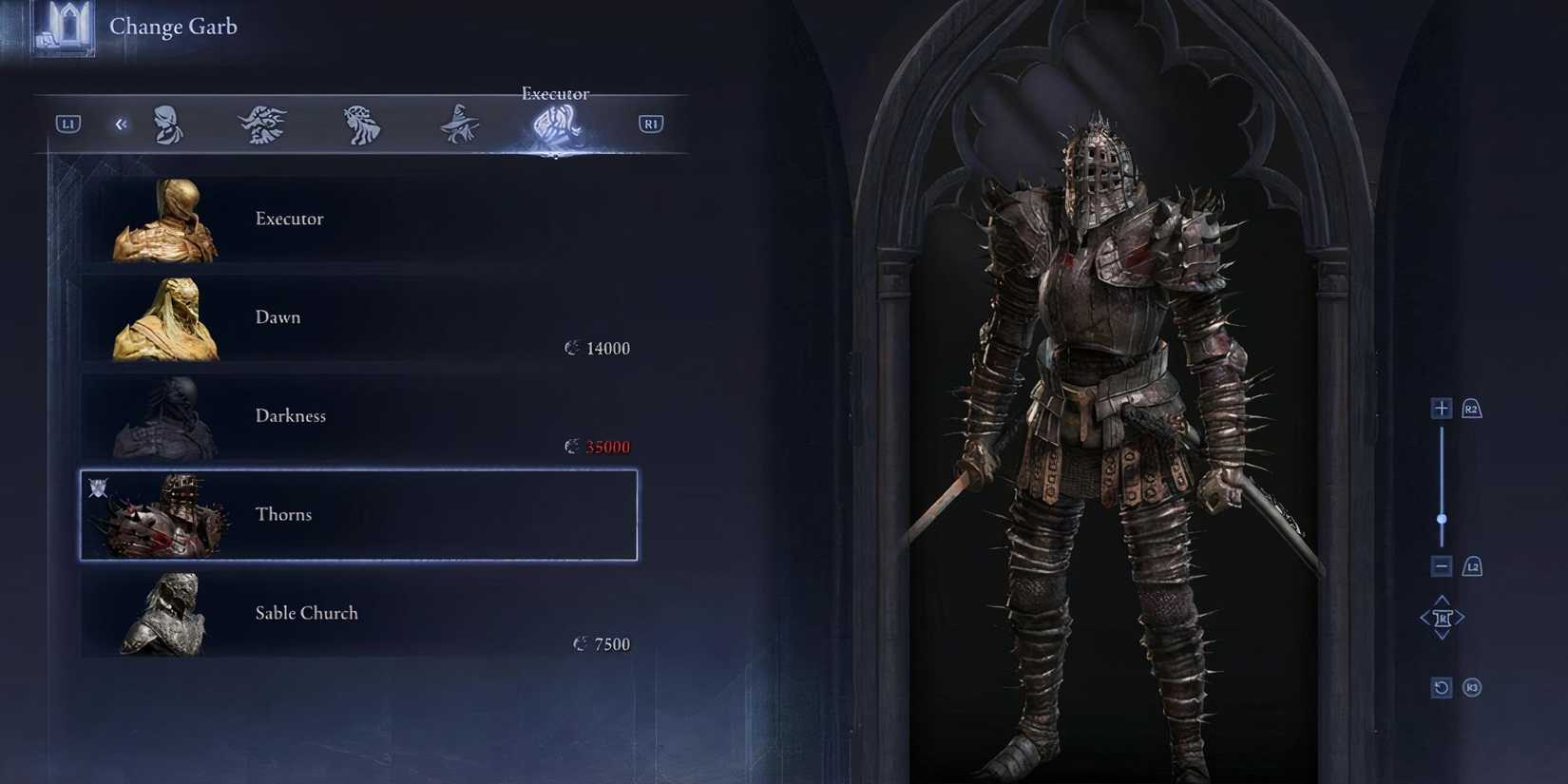1568x784 pixels.
Task: Click the zoom-in plus icon near R2
Action: 1441,407
